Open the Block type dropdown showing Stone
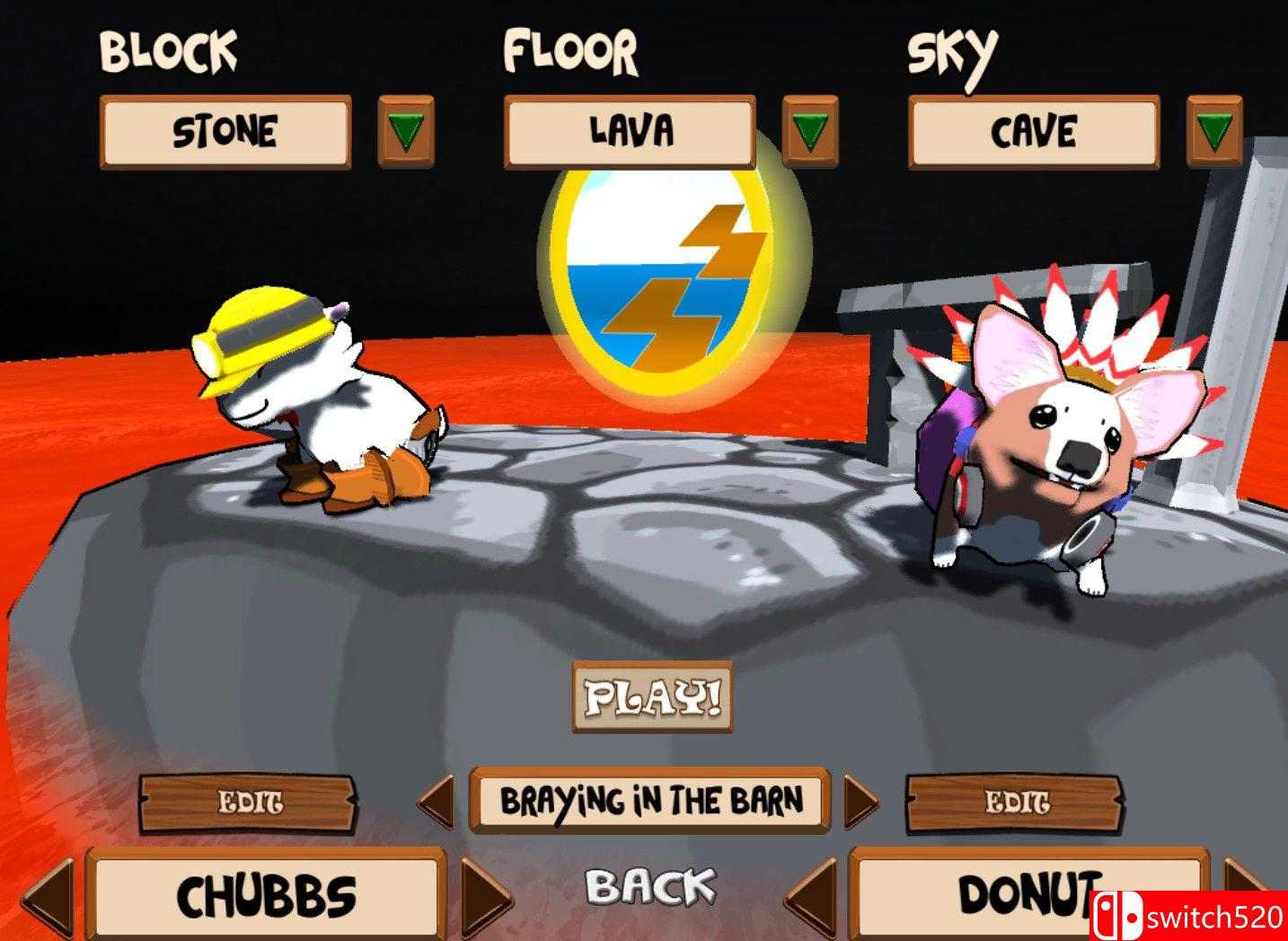This screenshot has width=1288, height=941. click(x=227, y=134)
